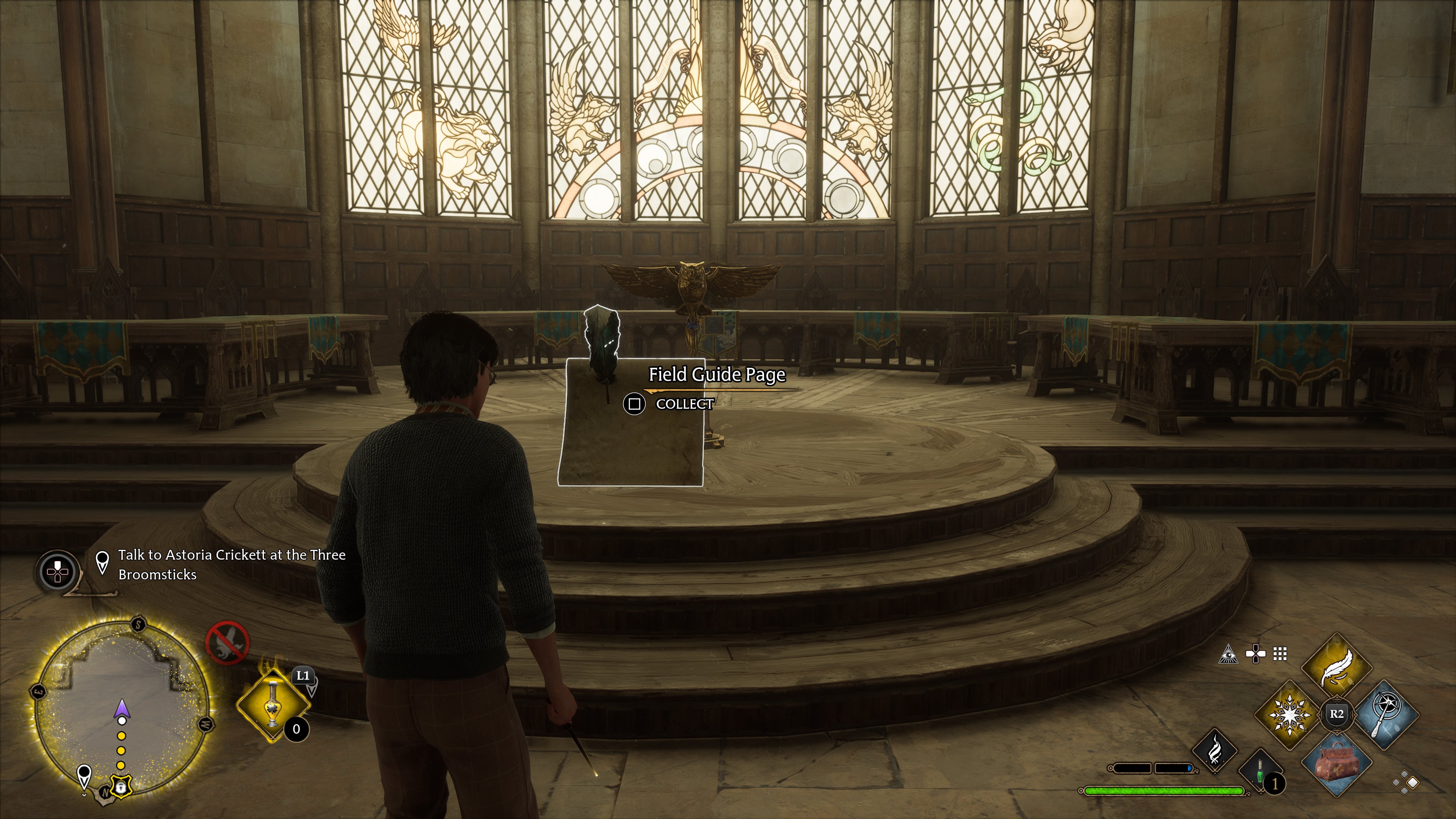This screenshot has height=819, width=1456.
Task: Click the Astoria Crickett quest objective tracker
Action: 231,564
